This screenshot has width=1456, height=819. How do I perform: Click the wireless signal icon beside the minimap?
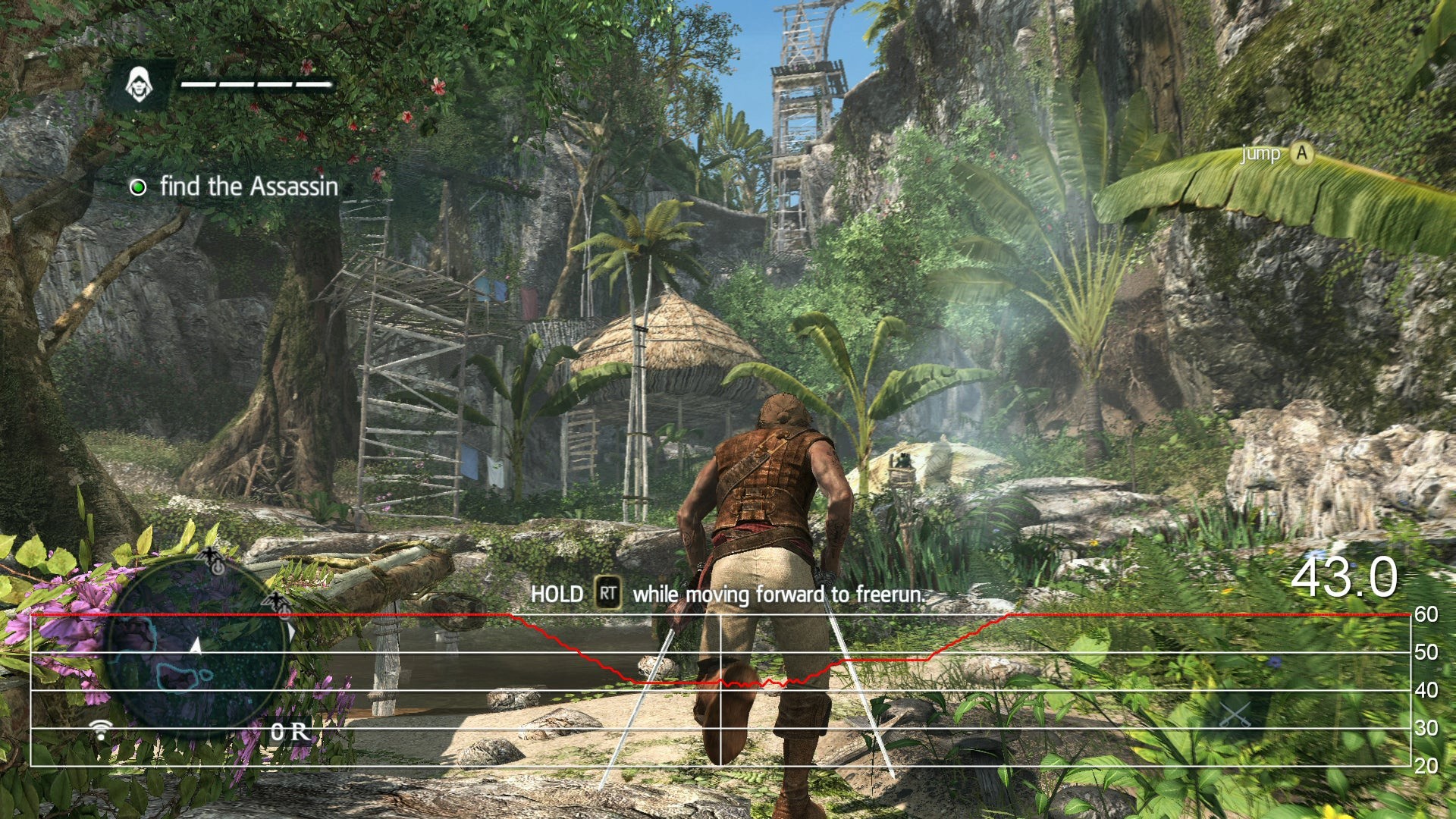coord(100,730)
